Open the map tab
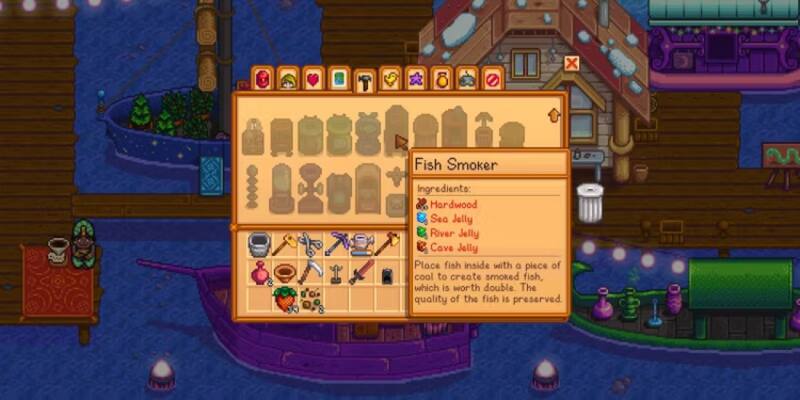 (339, 78)
